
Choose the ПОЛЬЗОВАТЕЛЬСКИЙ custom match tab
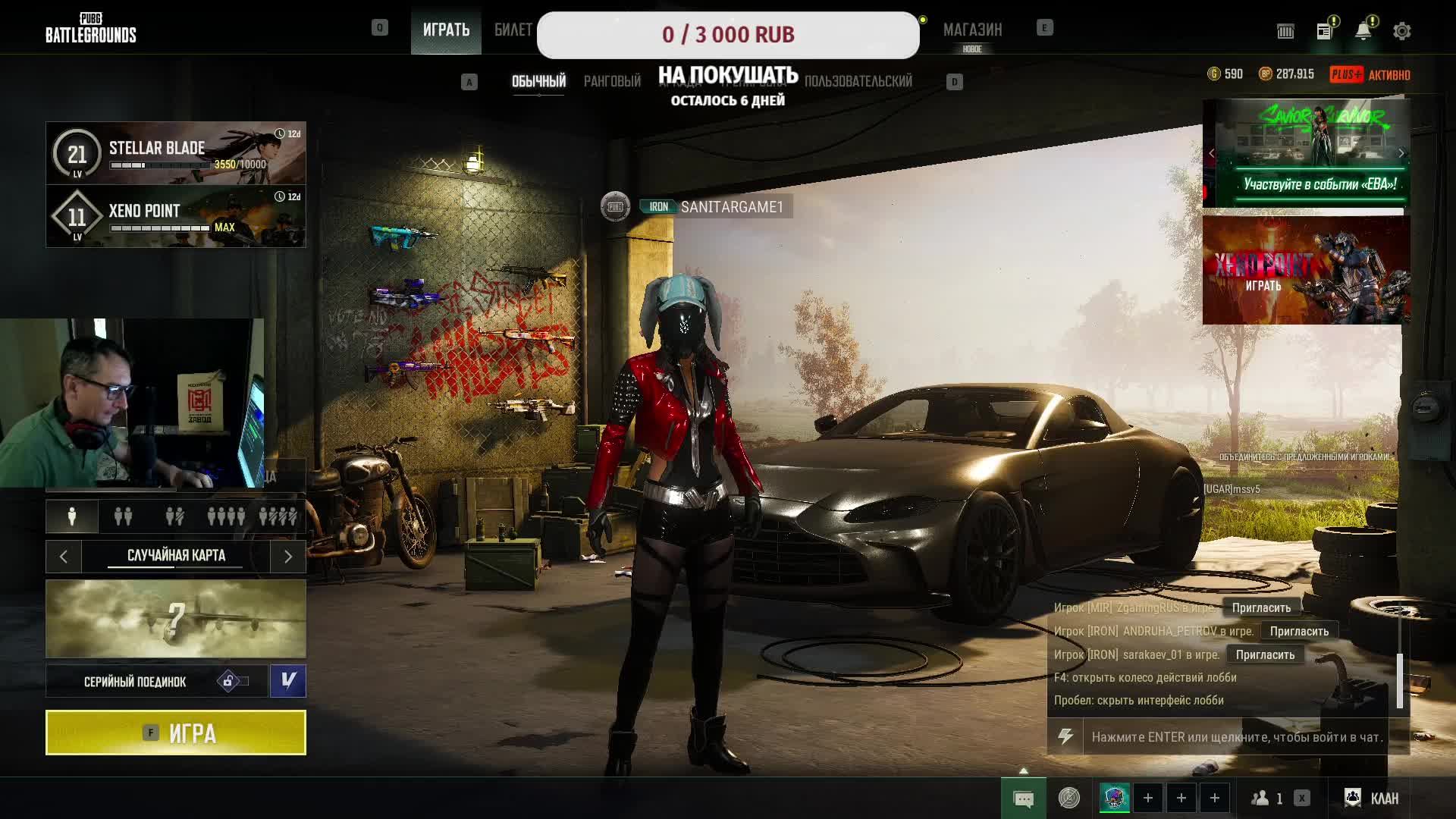(x=858, y=81)
